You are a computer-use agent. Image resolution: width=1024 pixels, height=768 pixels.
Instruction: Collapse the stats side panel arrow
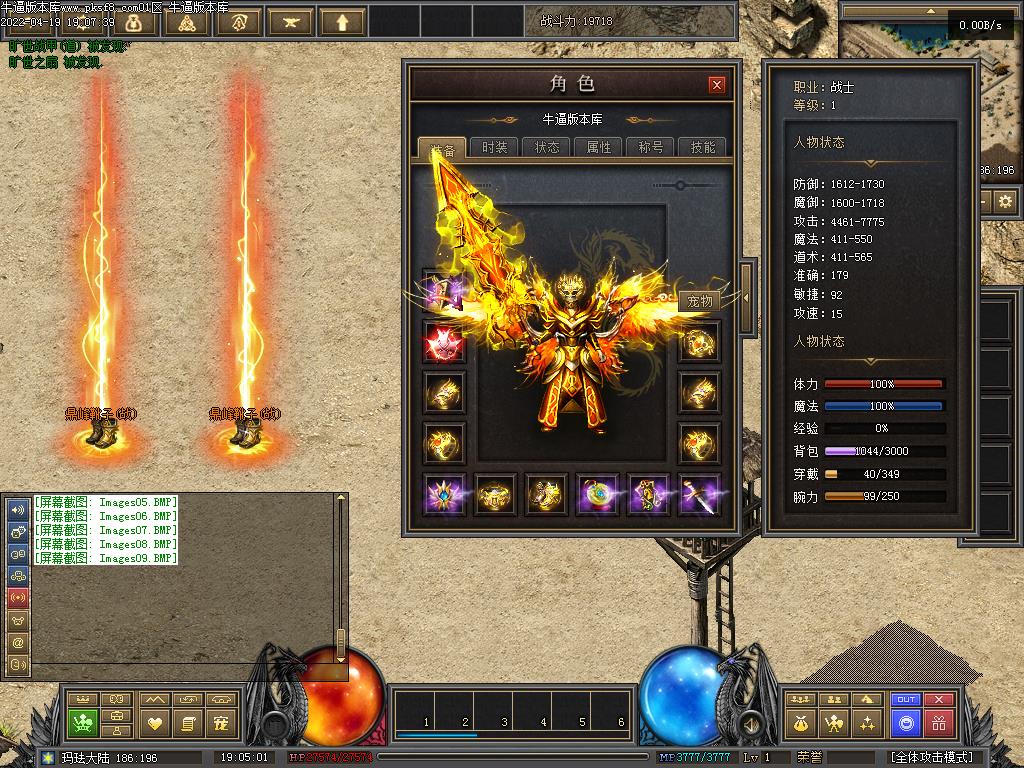pos(746,296)
